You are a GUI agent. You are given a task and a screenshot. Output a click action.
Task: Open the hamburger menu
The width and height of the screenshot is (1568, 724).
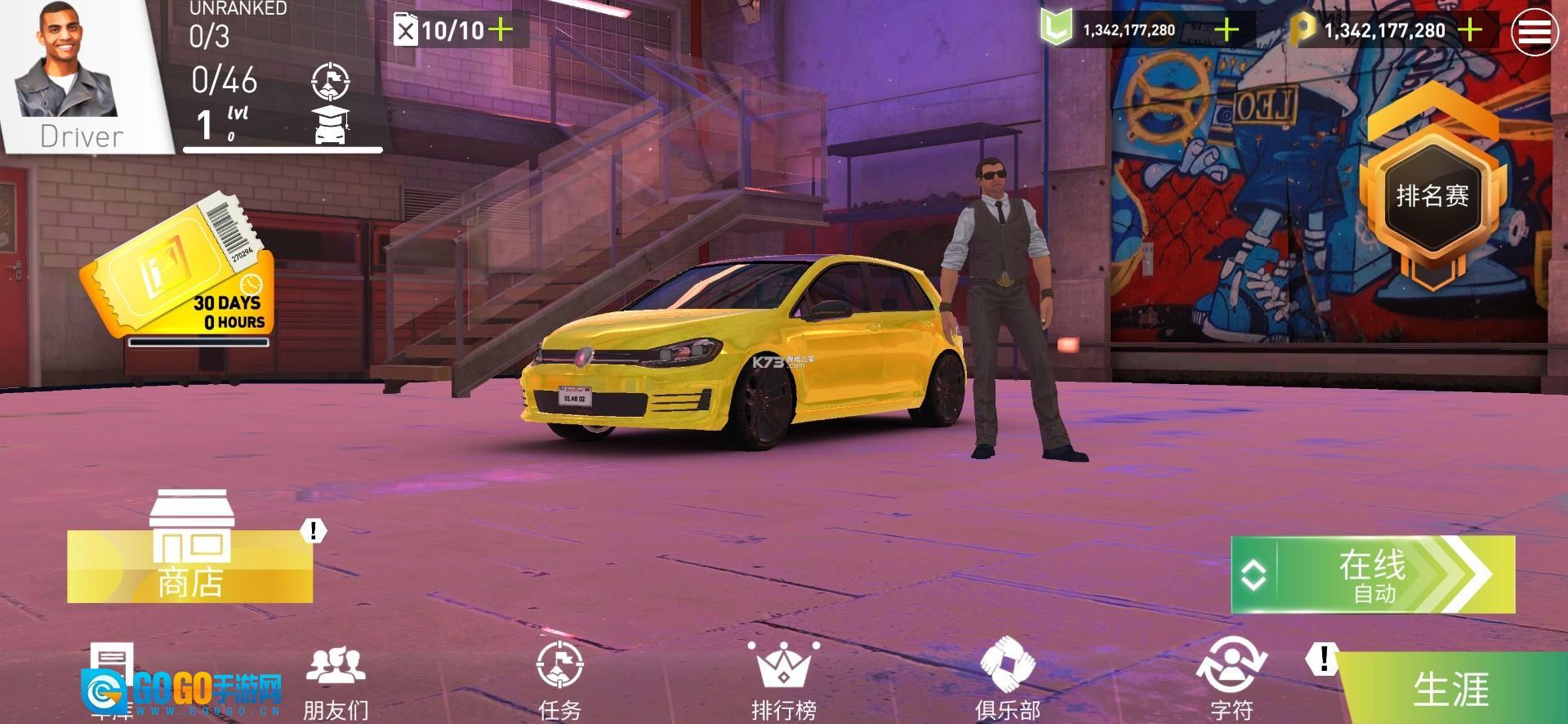point(1534,32)
